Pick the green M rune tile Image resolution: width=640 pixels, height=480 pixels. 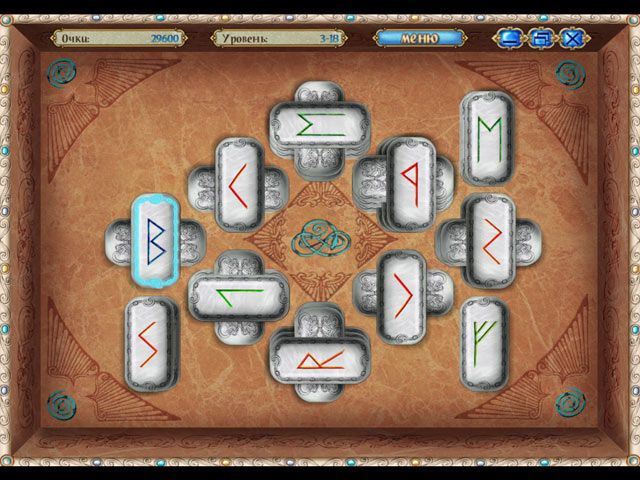click(x=487, y=138)
